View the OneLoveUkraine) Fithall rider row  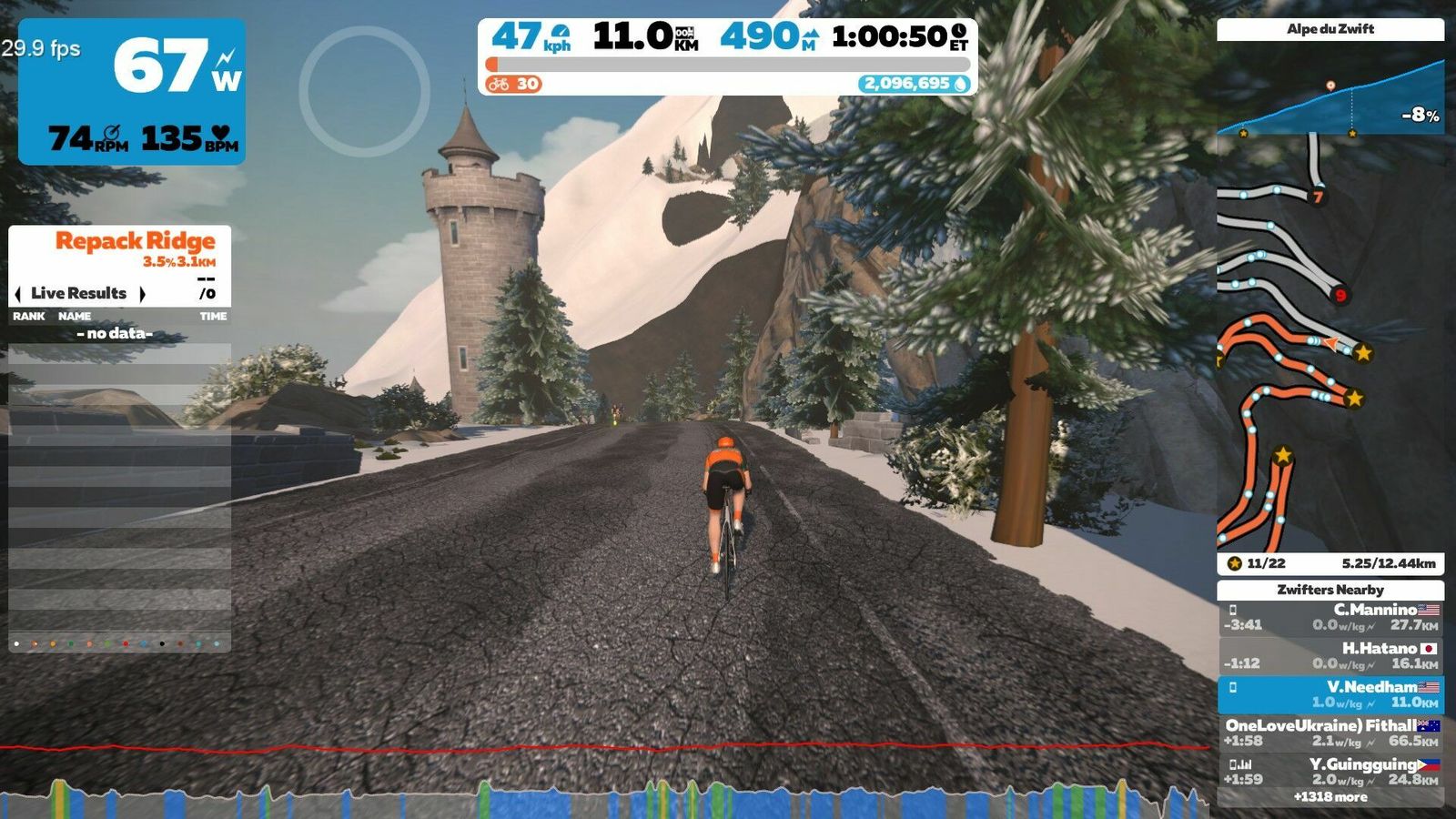tap(1330, 733)
